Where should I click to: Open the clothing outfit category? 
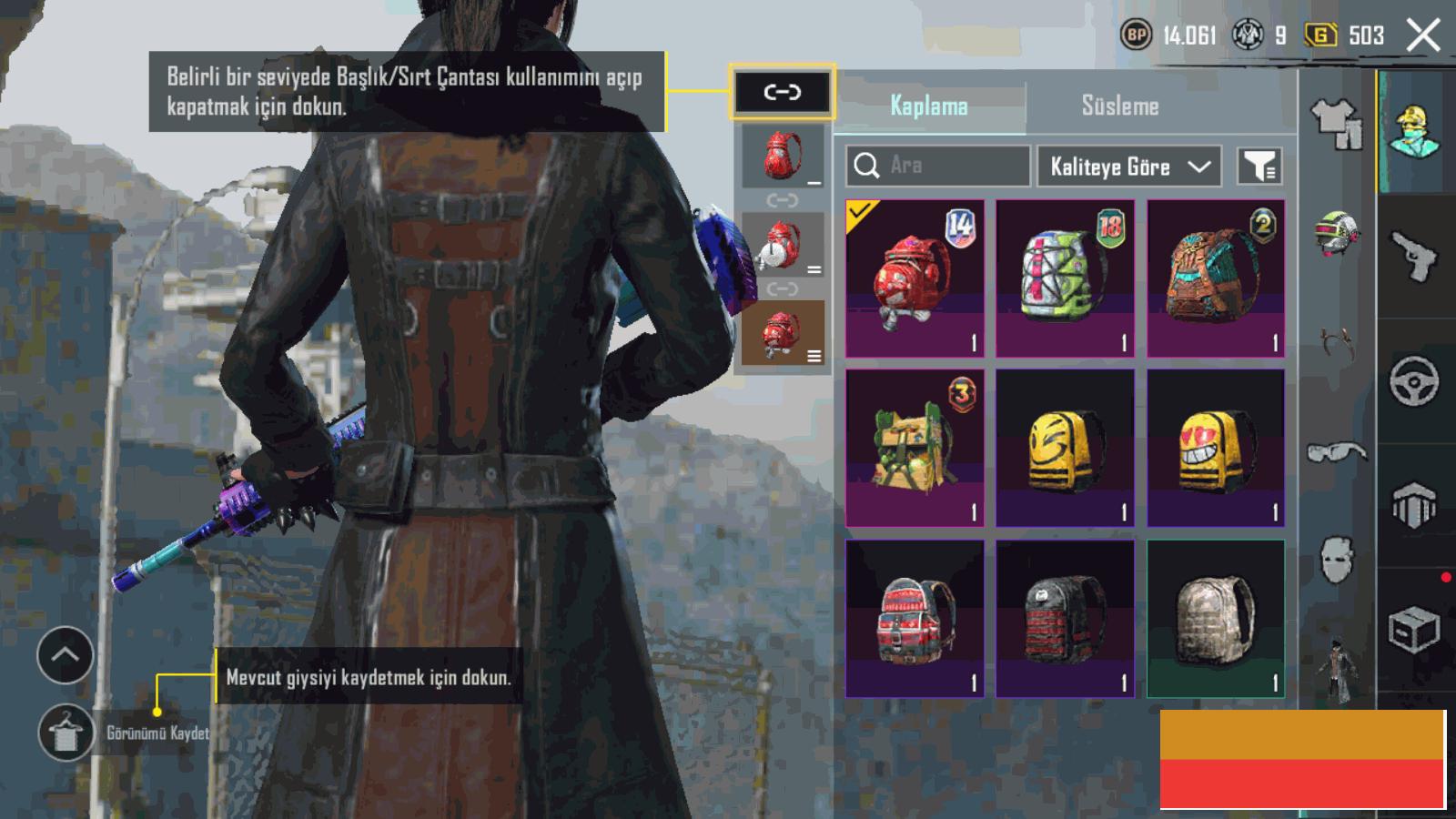pyautogui.click(x=1336, y=124)
